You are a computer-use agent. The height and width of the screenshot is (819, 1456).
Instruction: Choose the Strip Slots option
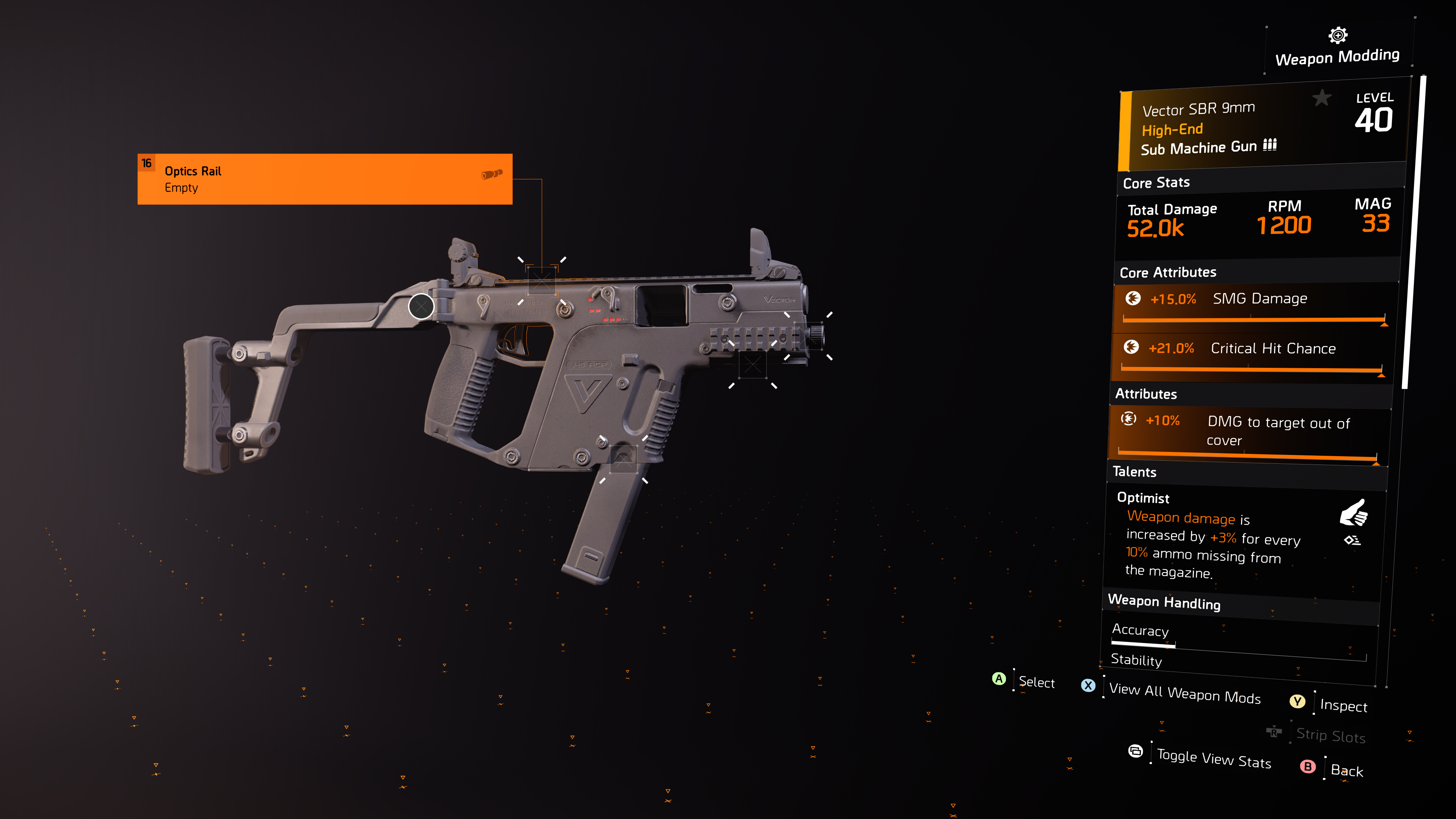pyautogui.click(x=1330, y=735)
